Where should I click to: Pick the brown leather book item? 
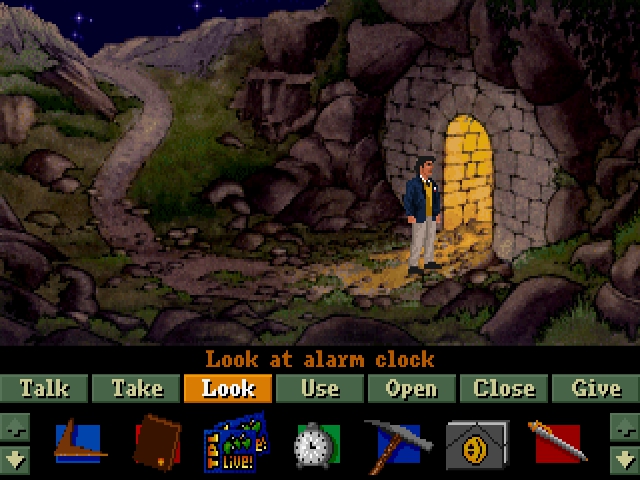click(157, 443)
